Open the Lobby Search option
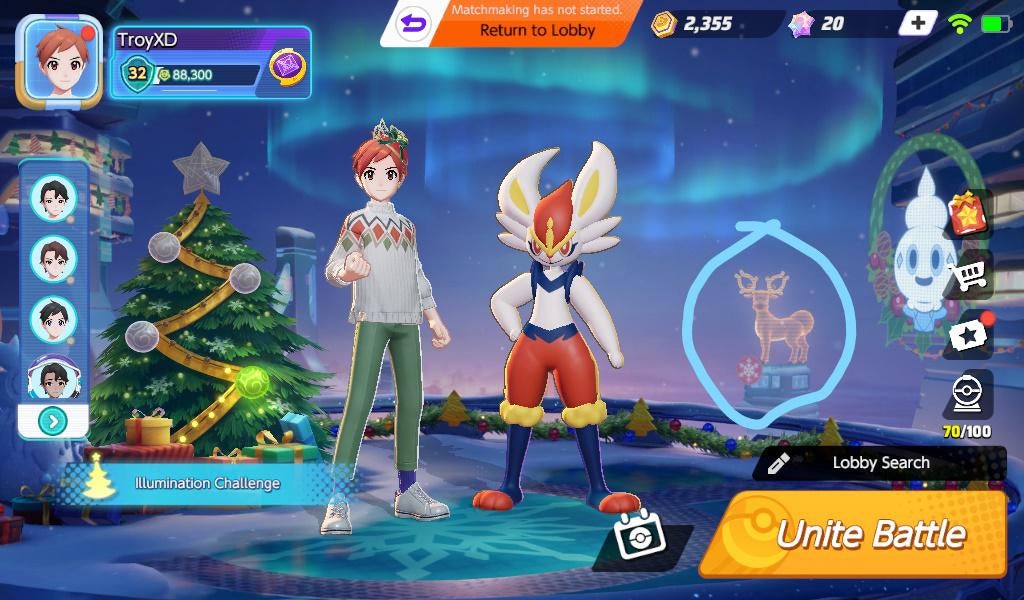The width and height of the screenshot is (1024, 600). [x=880, y=462]
